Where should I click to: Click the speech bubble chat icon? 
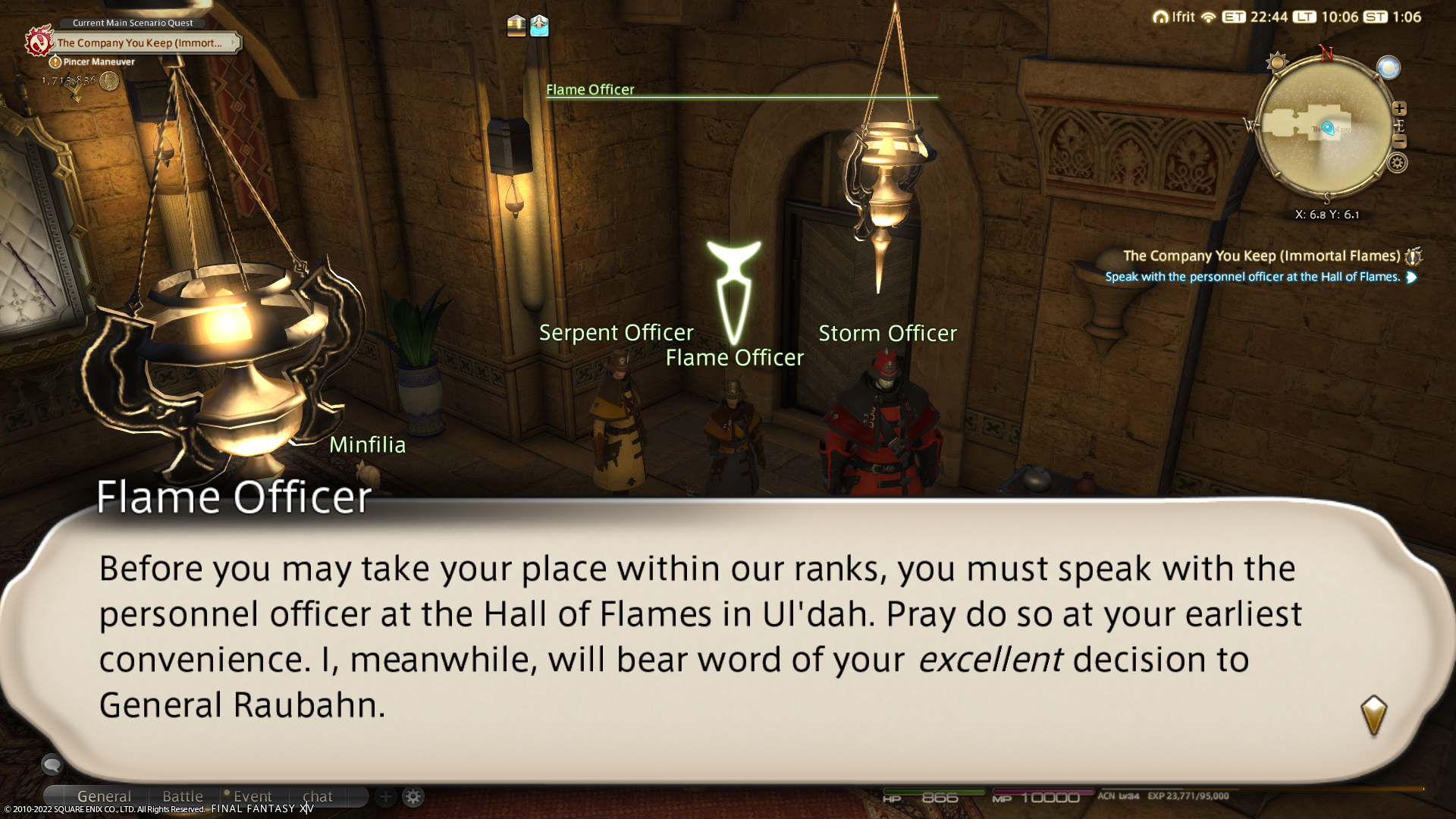[52, 765]
